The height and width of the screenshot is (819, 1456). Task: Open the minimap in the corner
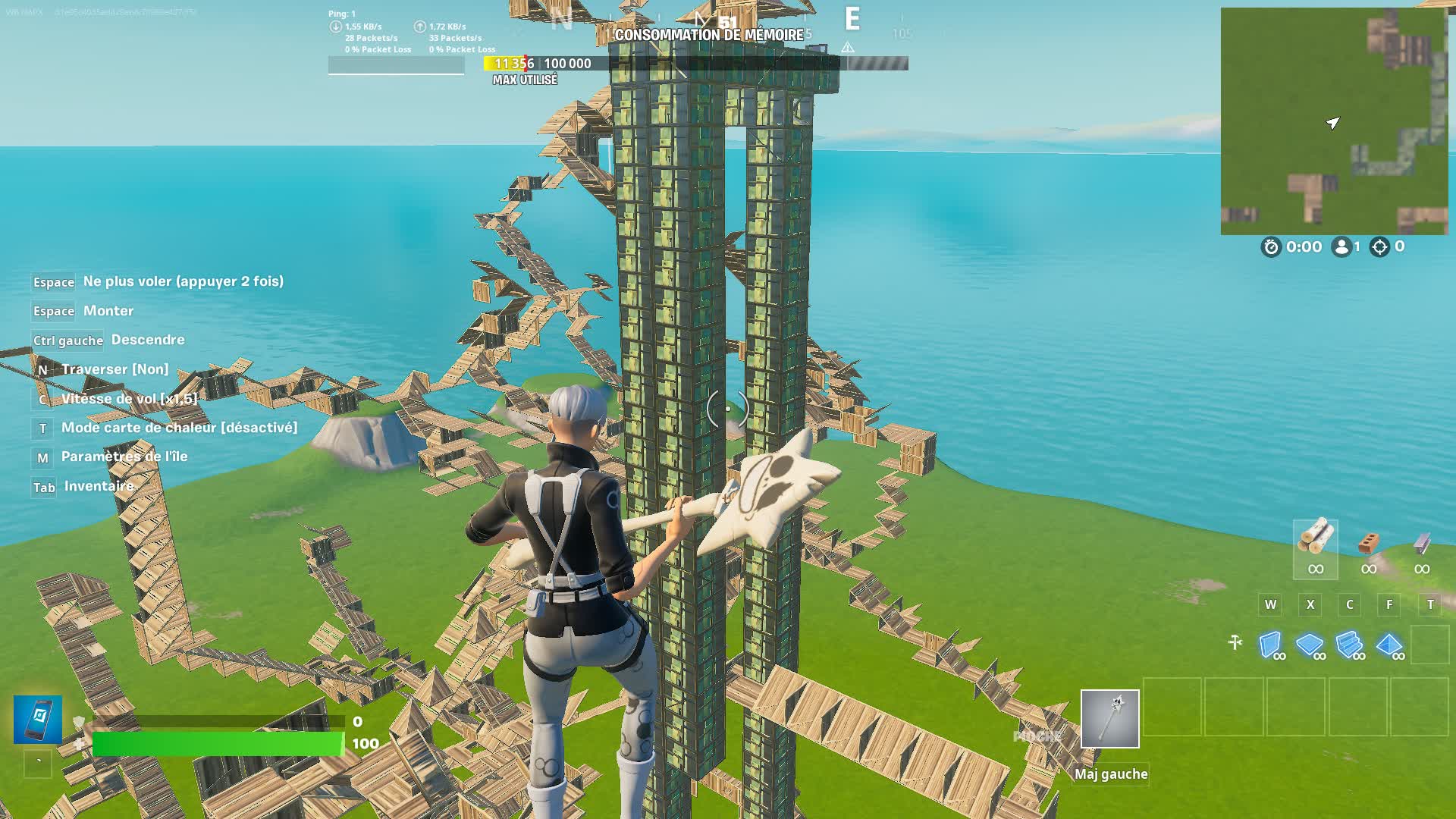(x=1333, y=121)
